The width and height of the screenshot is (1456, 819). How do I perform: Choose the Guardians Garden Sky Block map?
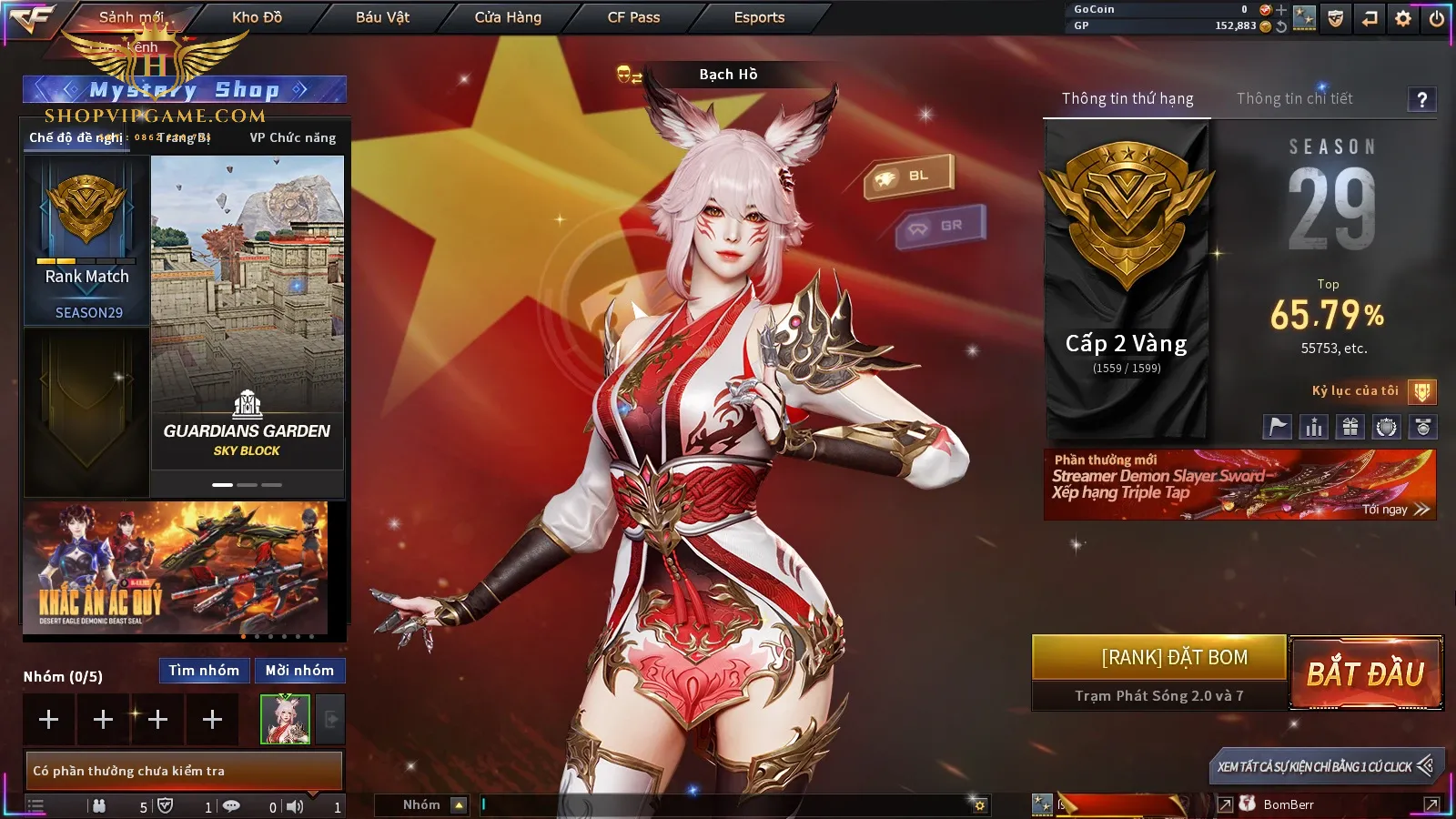247,312
